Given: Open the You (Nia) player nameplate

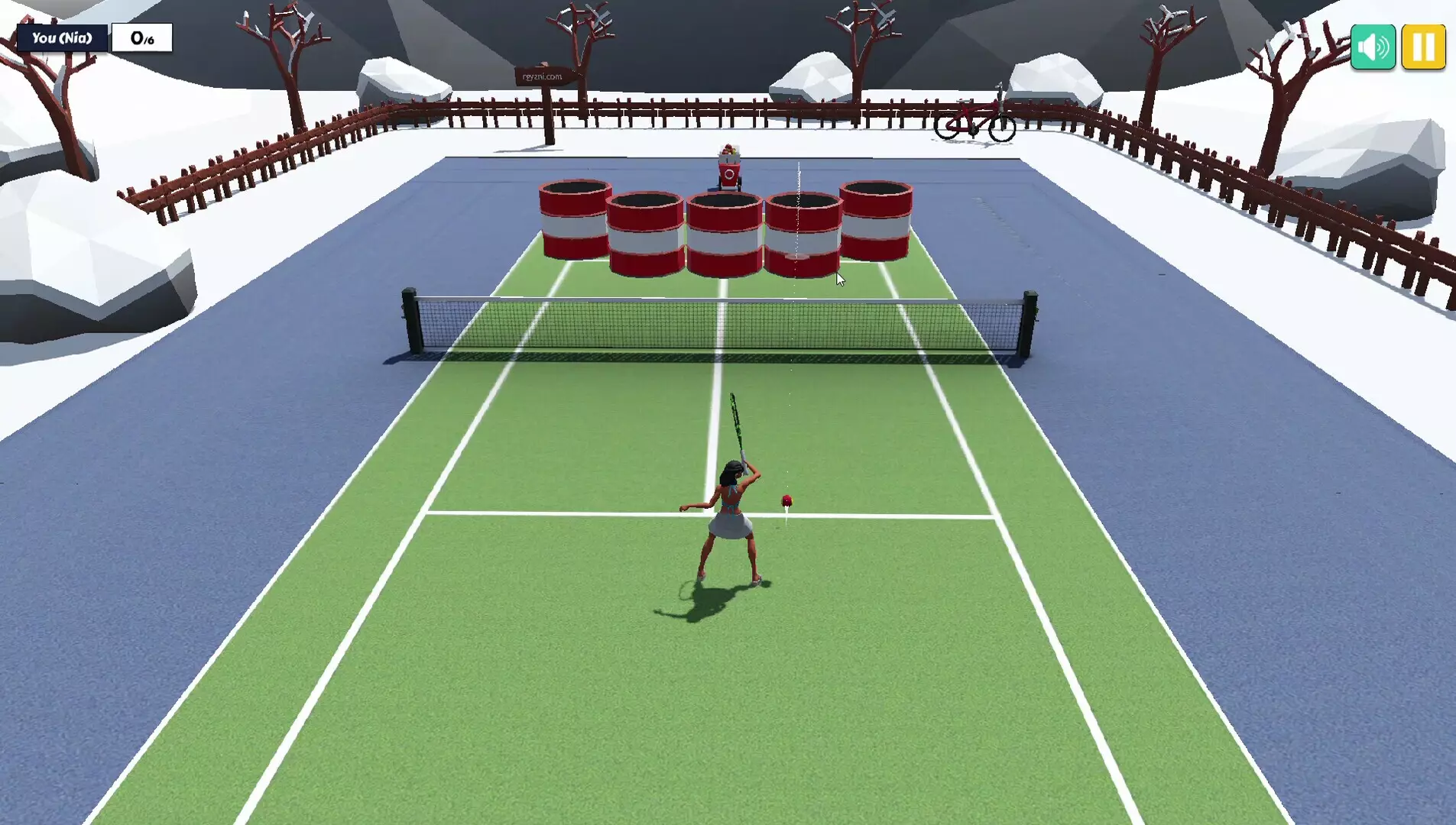Looking at the screenshot, I should [63, 37].
